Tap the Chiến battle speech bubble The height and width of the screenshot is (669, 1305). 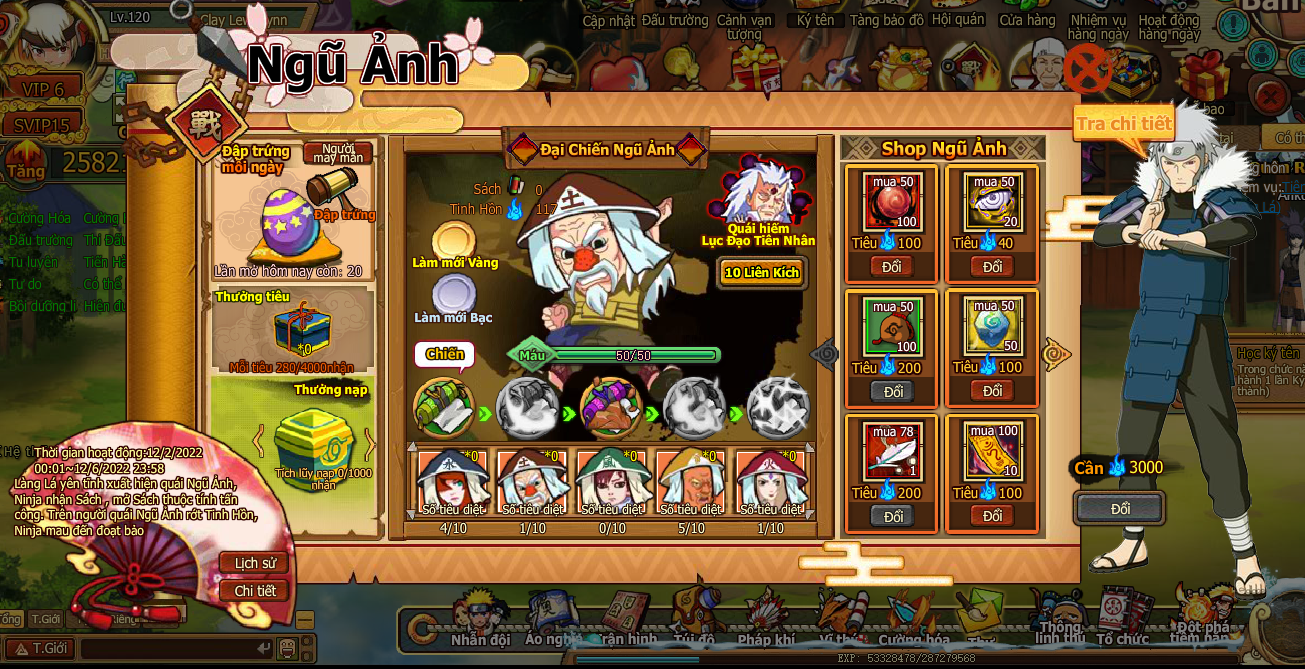(x=444, y=354)
